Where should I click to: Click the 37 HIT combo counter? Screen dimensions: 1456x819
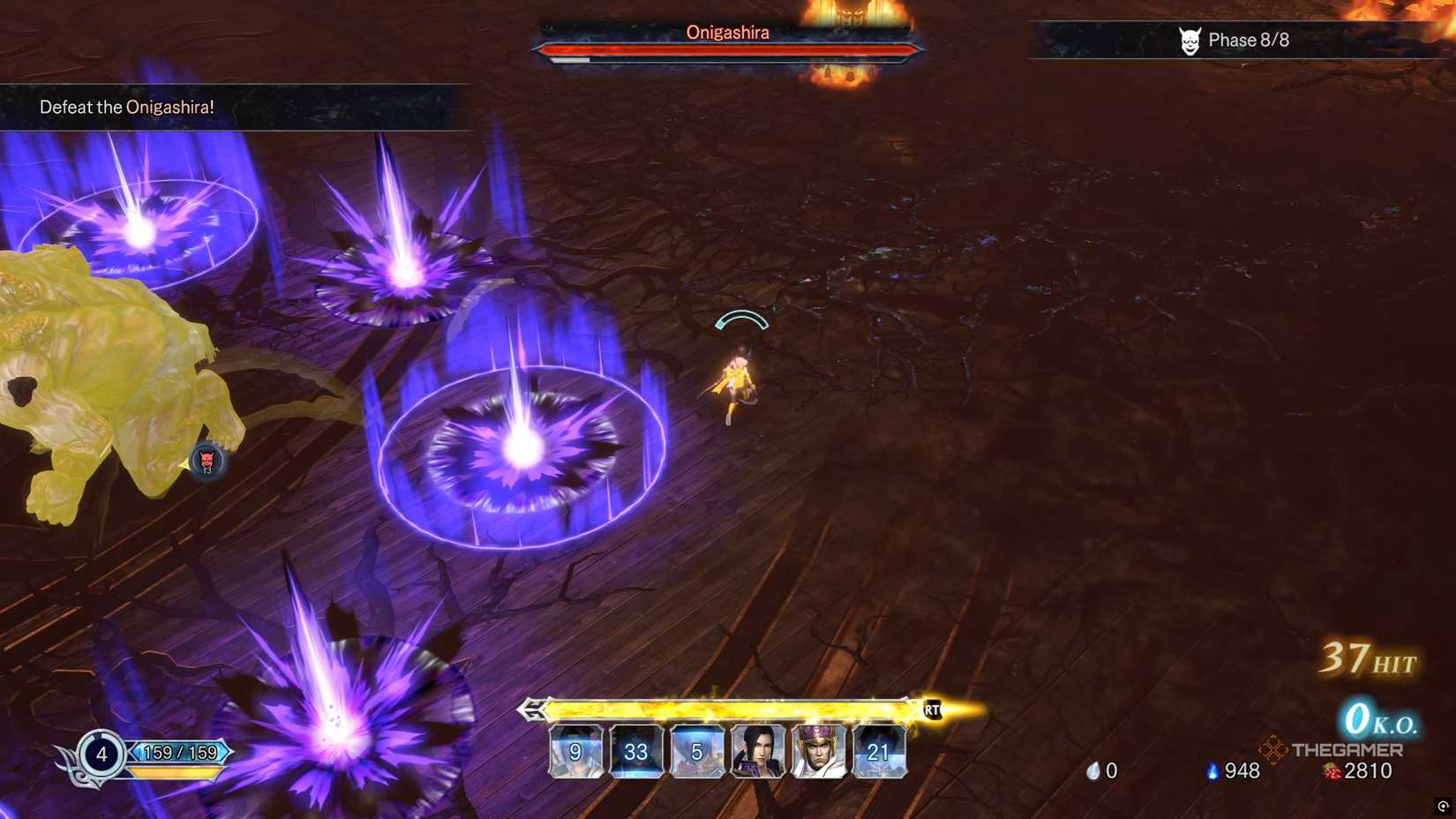tap(1364, 657)
